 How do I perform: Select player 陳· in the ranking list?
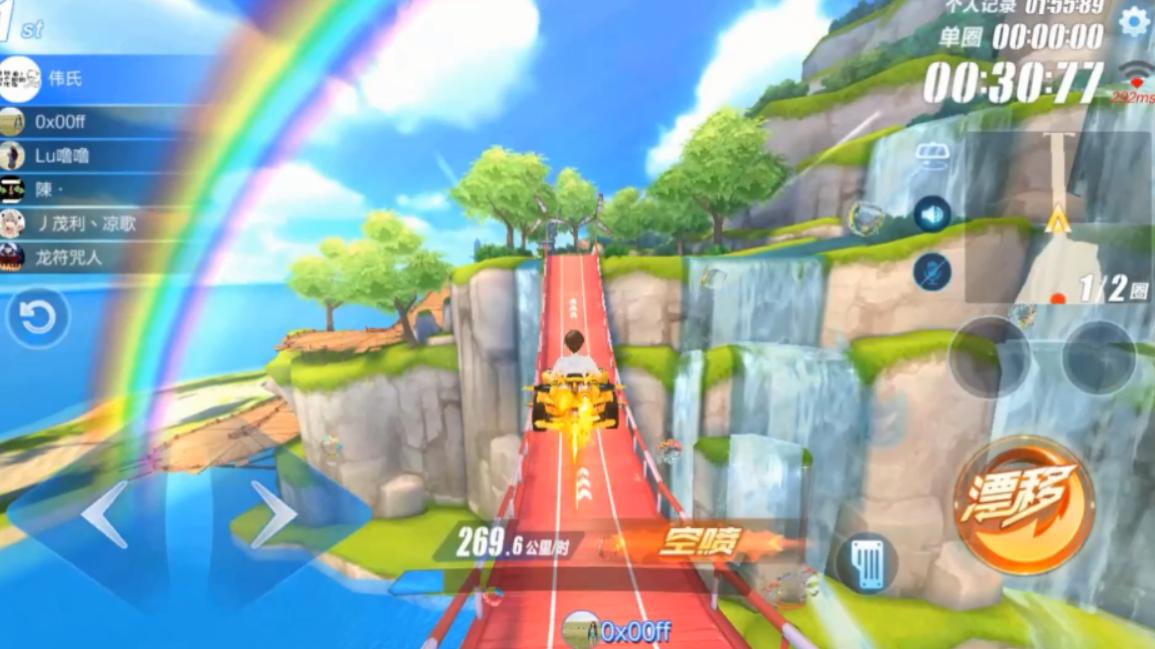(100, 190)
